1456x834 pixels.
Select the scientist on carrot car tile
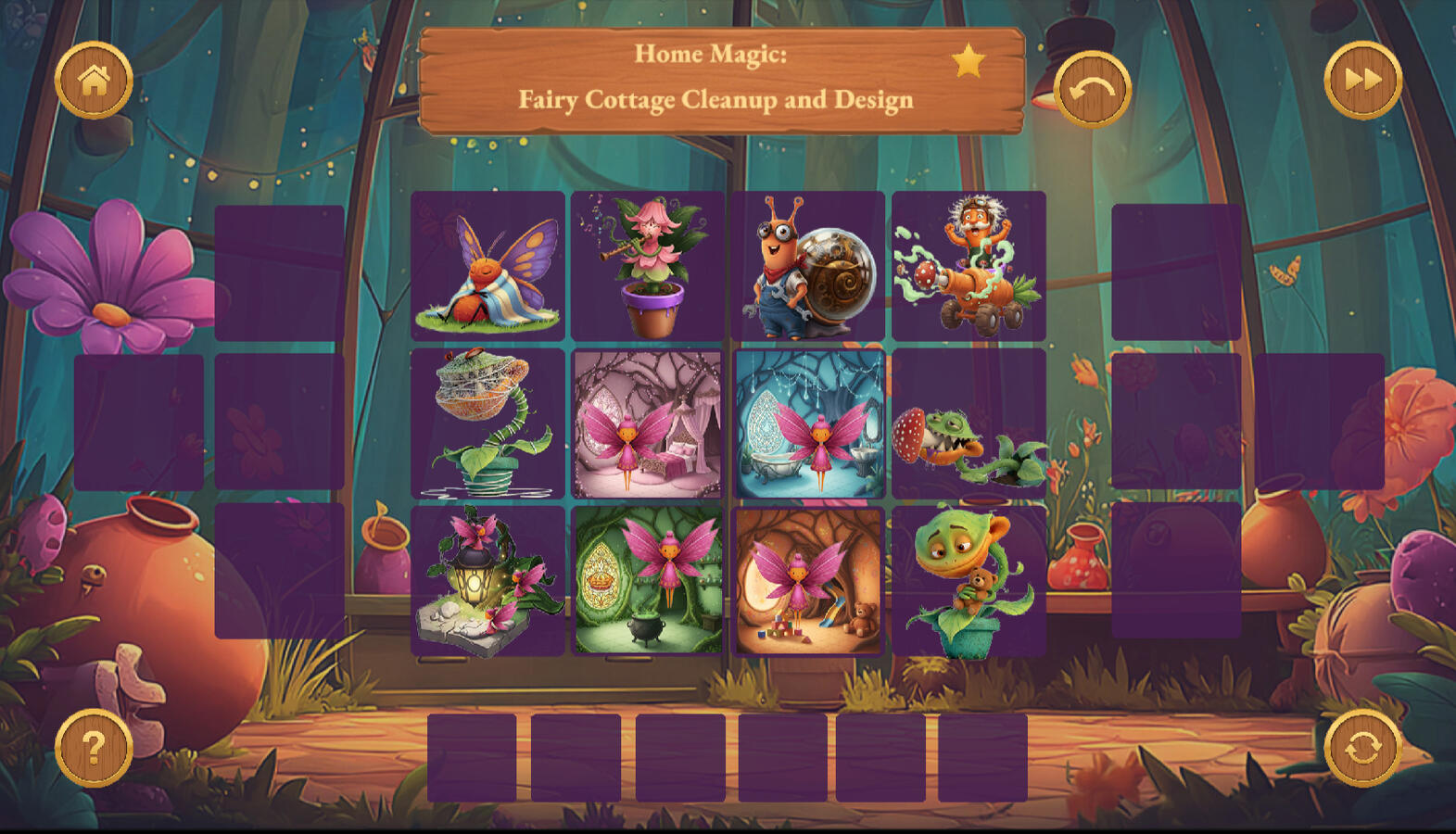[x=969, y=266]
